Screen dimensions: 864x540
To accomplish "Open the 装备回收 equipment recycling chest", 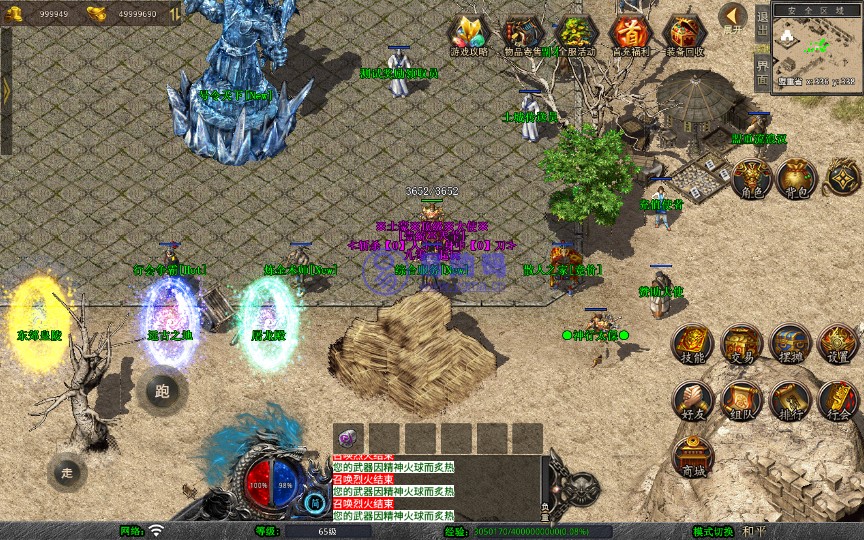I will pos(684,35).
